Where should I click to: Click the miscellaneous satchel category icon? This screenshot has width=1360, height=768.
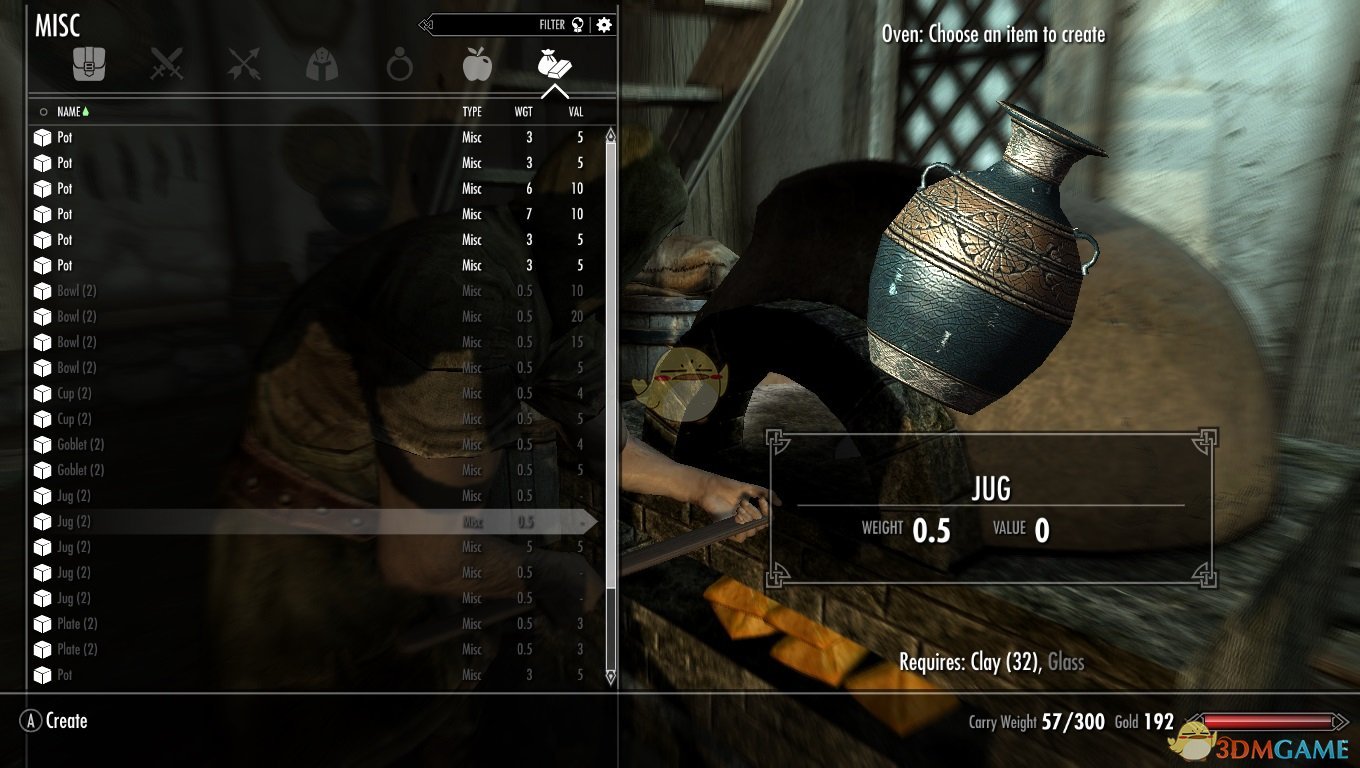pos(89,63)
